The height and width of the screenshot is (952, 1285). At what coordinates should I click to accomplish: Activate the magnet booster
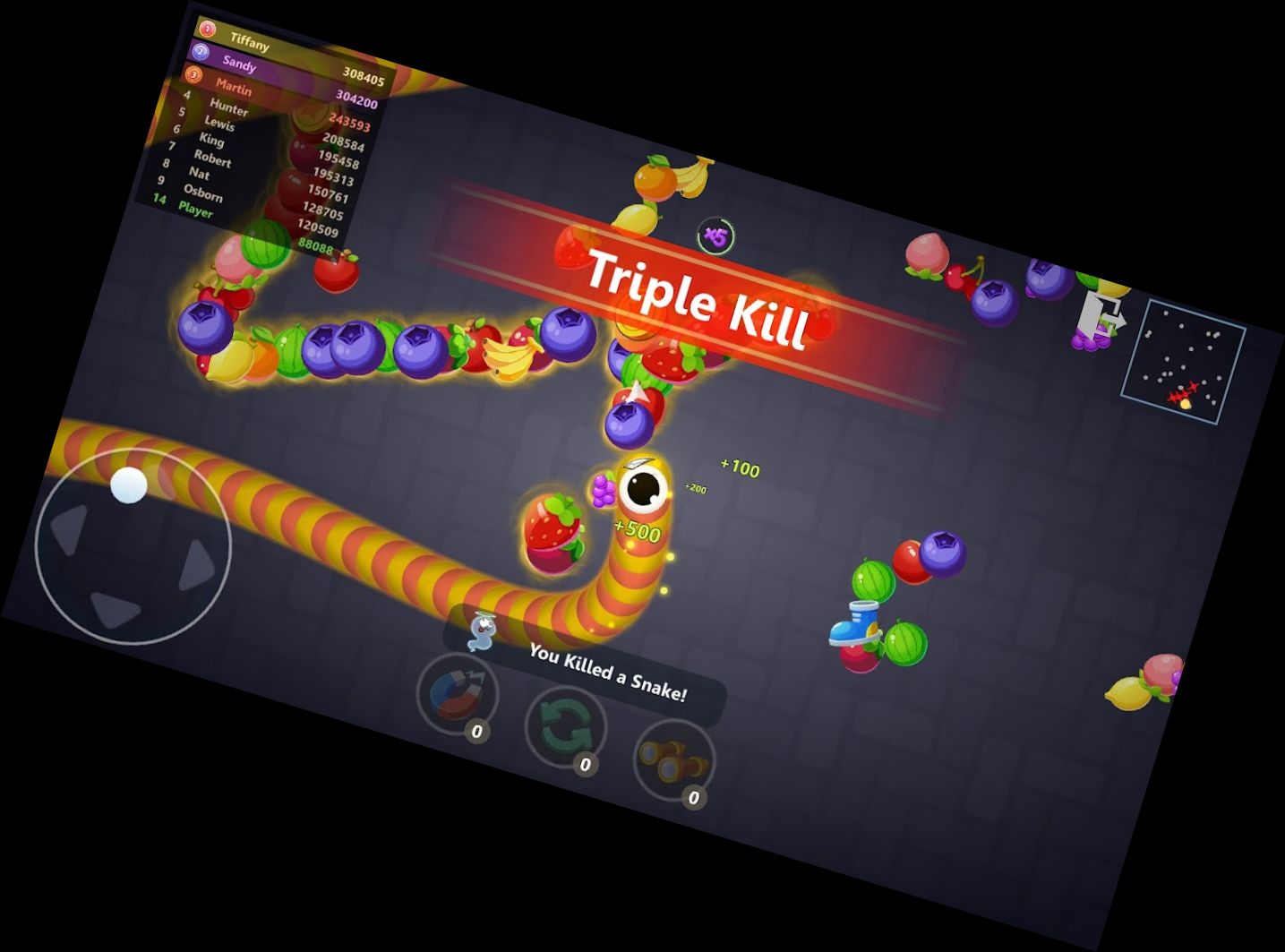pos(458,694)
